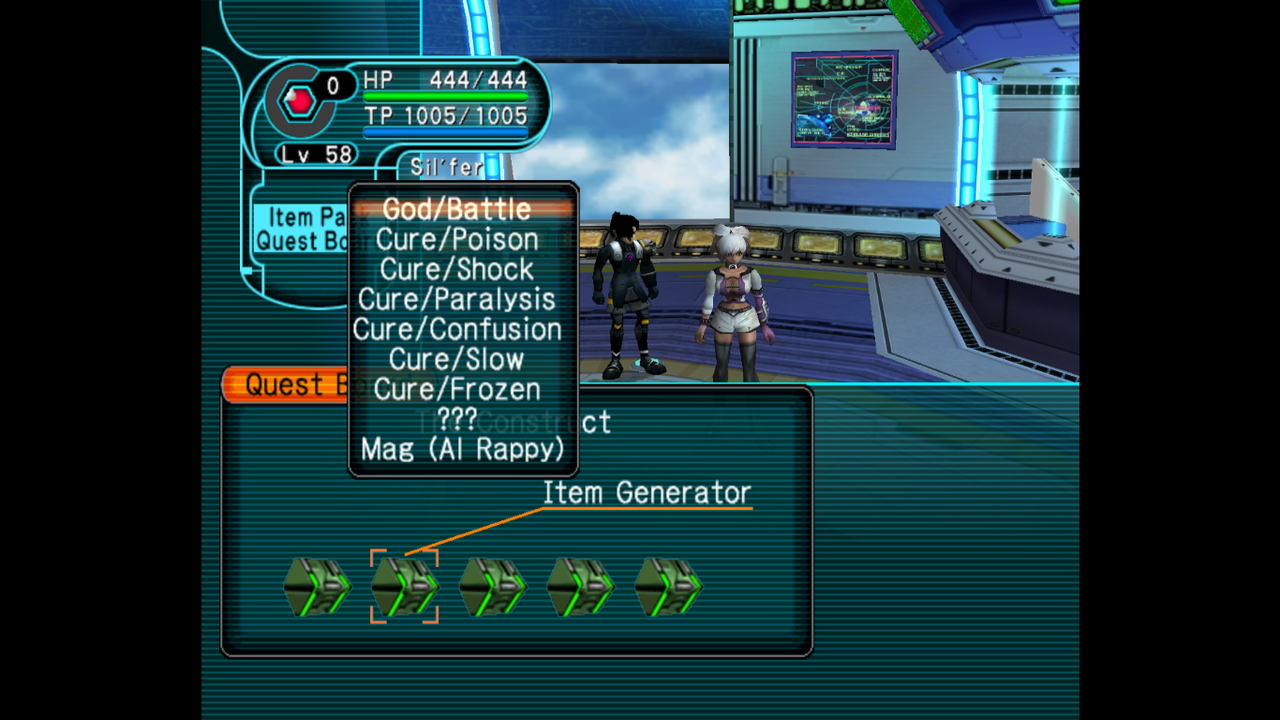Choose the Cure/Confusion entry
1280x720 pixels.
(x=457, y=329)
